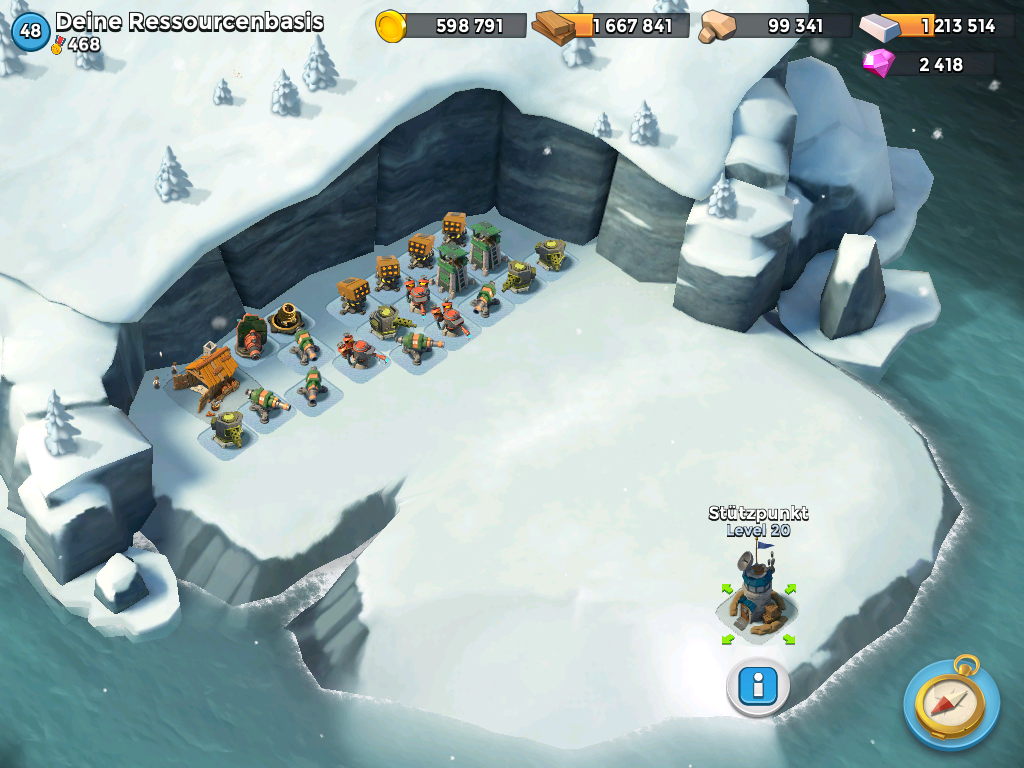Open the compass map button

click(x=950, y=703)
